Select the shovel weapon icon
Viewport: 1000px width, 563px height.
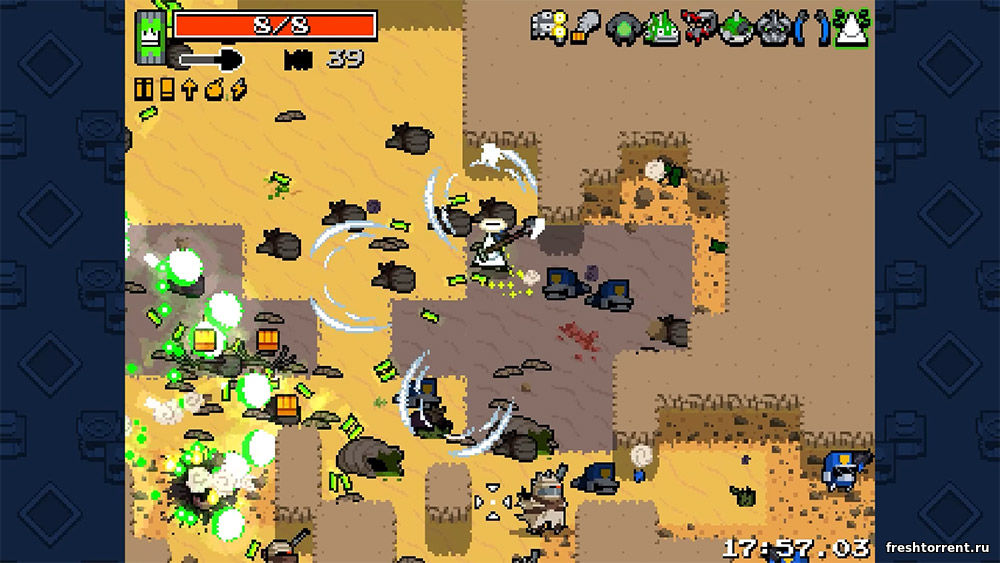pyautogui.click(x=212, y=59)
